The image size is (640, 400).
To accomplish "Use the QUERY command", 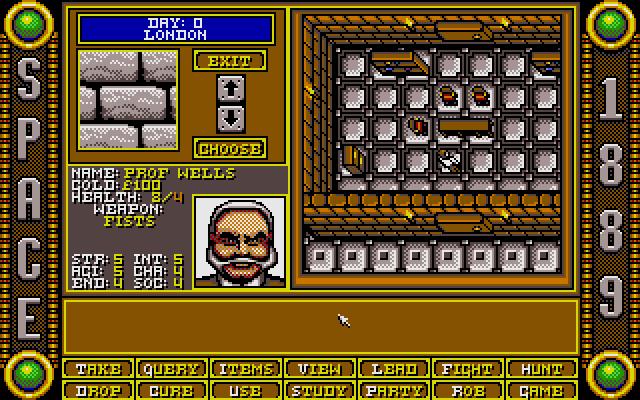I will 172,369.
